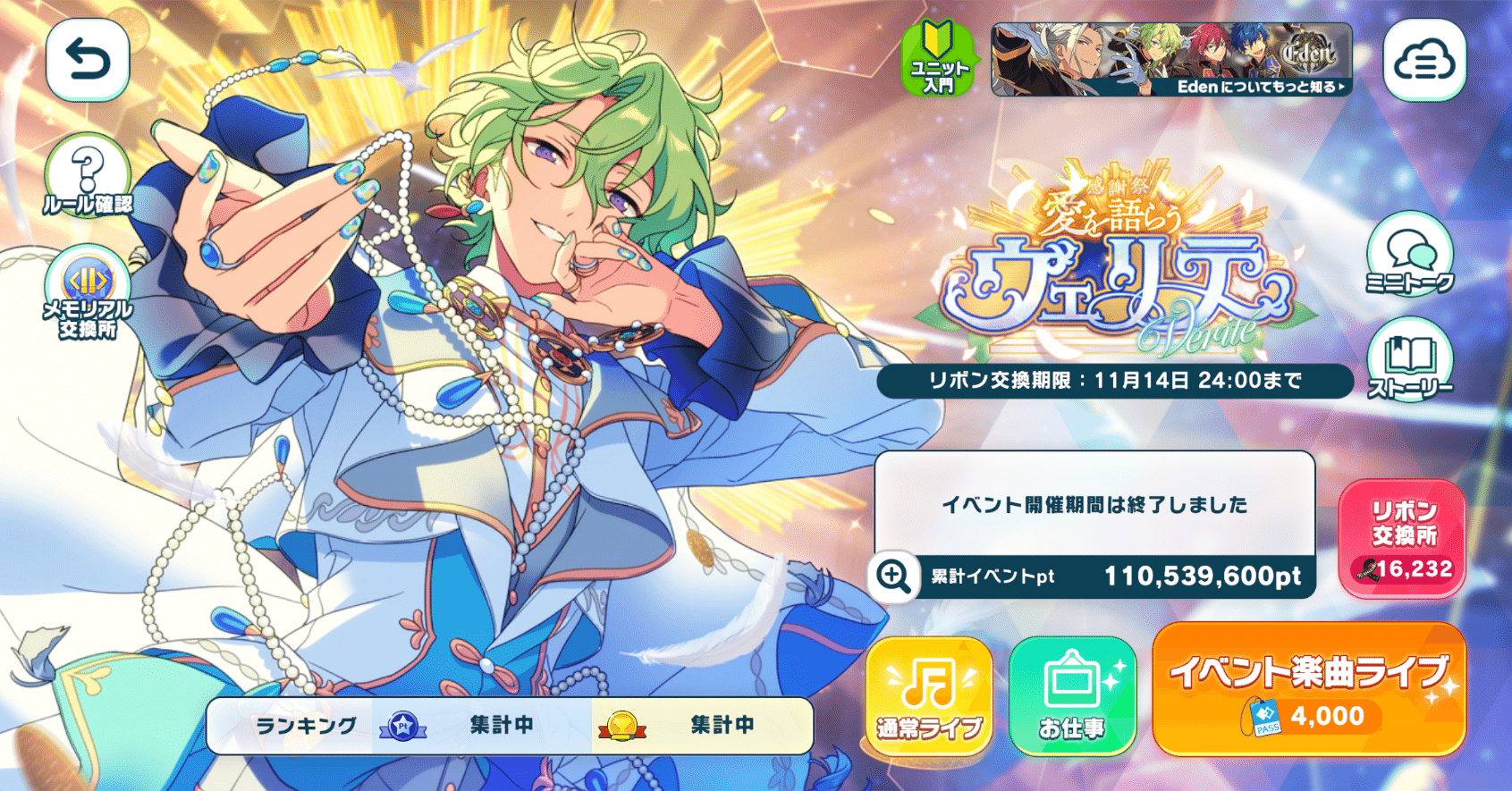
Task: Open the お仕事 work screen
Action: point(1073,693)
